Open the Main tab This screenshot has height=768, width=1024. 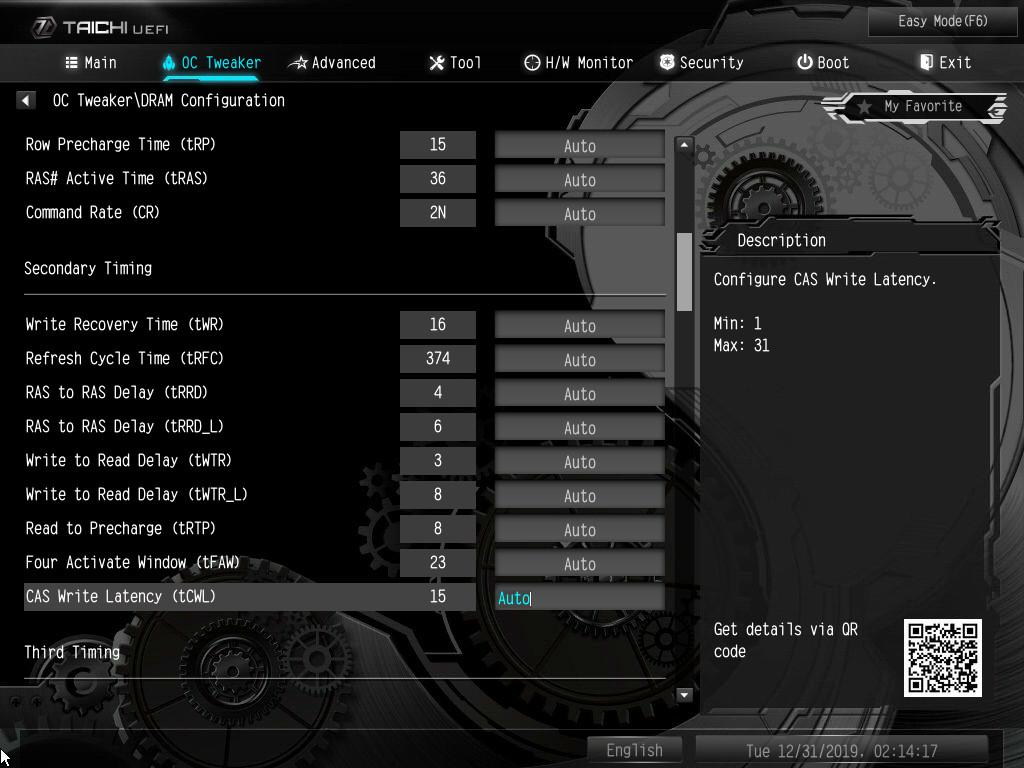click(90, 63)
